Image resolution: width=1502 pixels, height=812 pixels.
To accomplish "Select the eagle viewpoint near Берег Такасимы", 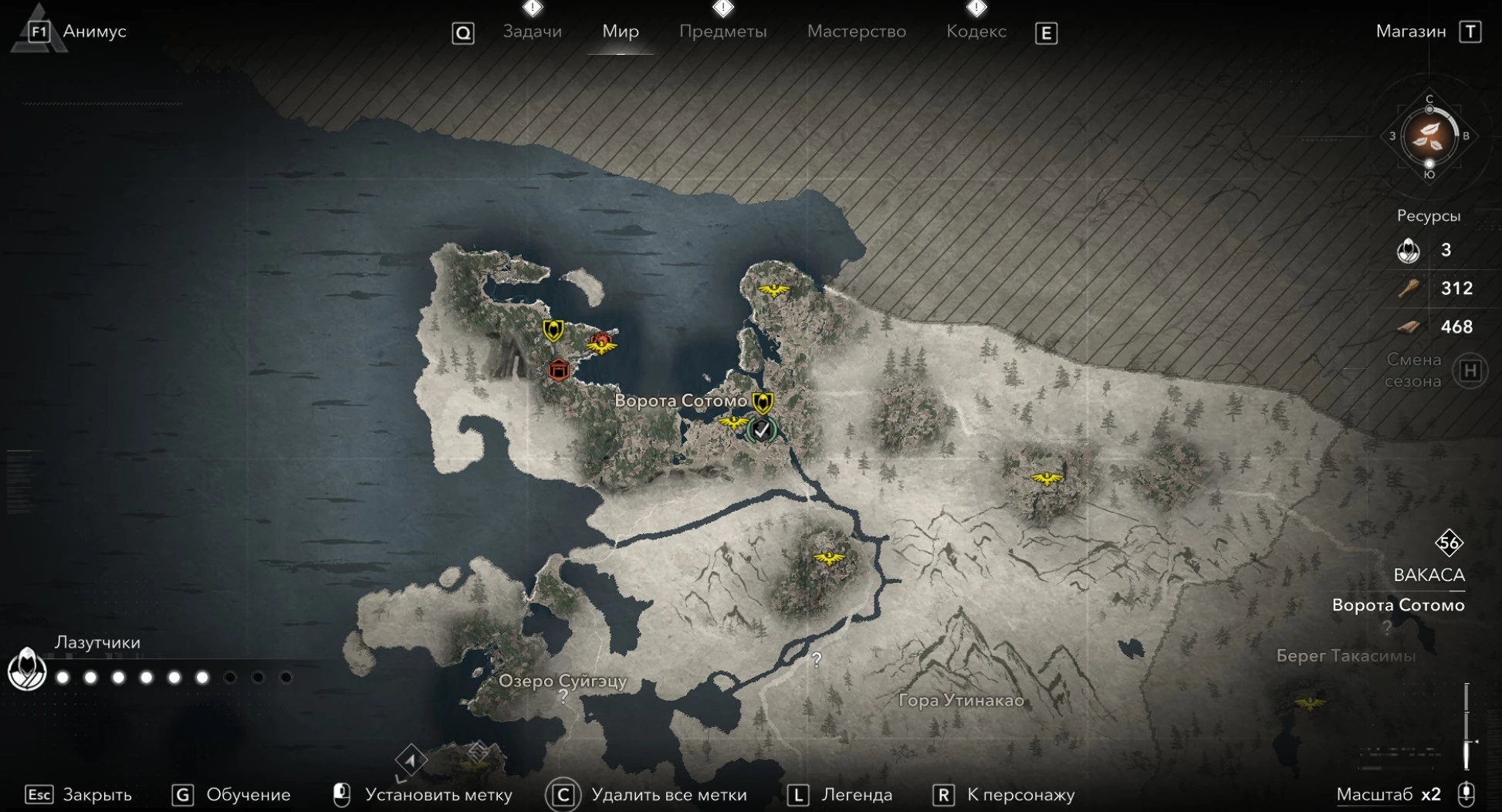I will (1309, 702).
